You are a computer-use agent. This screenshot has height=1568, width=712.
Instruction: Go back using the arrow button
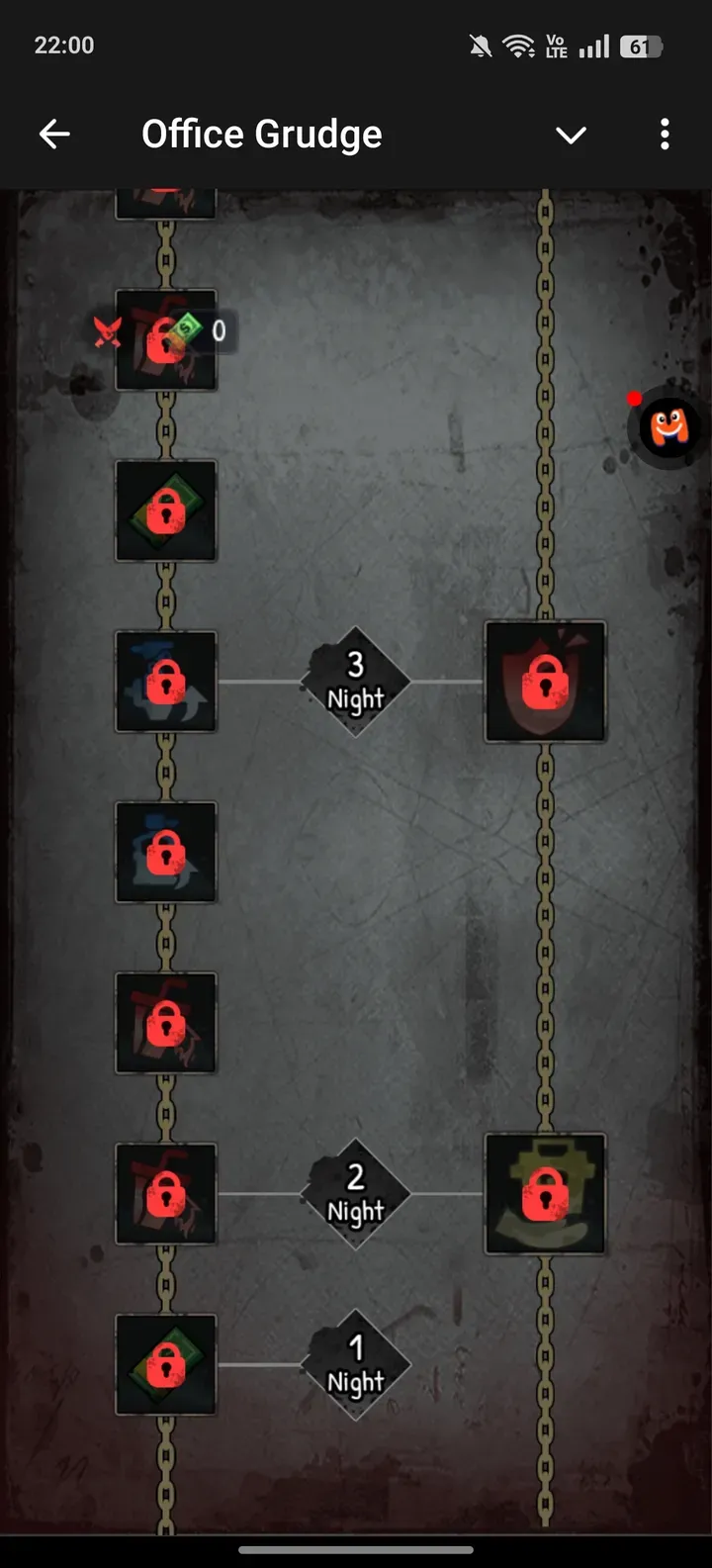pyautogui.click(x=54, y=134)
